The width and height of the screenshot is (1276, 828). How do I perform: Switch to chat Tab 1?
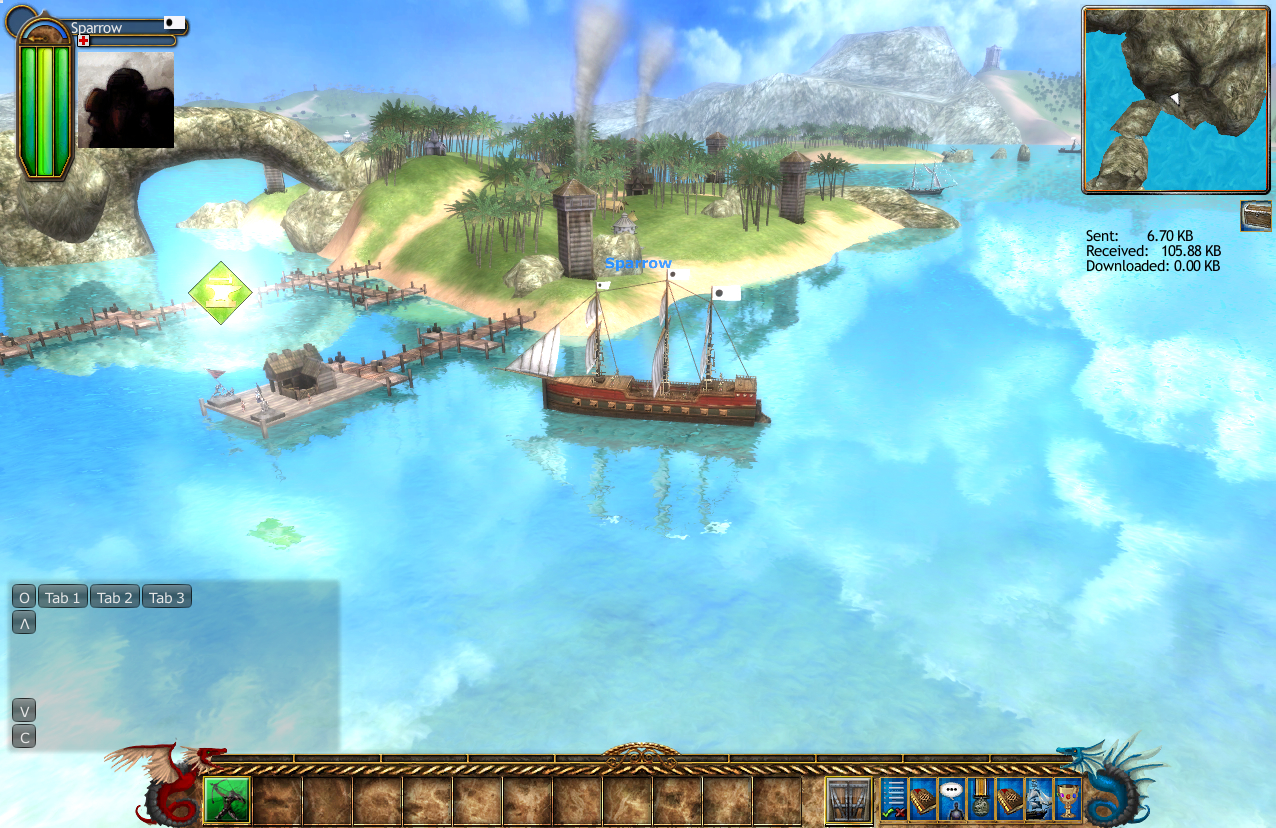[62, 597]
